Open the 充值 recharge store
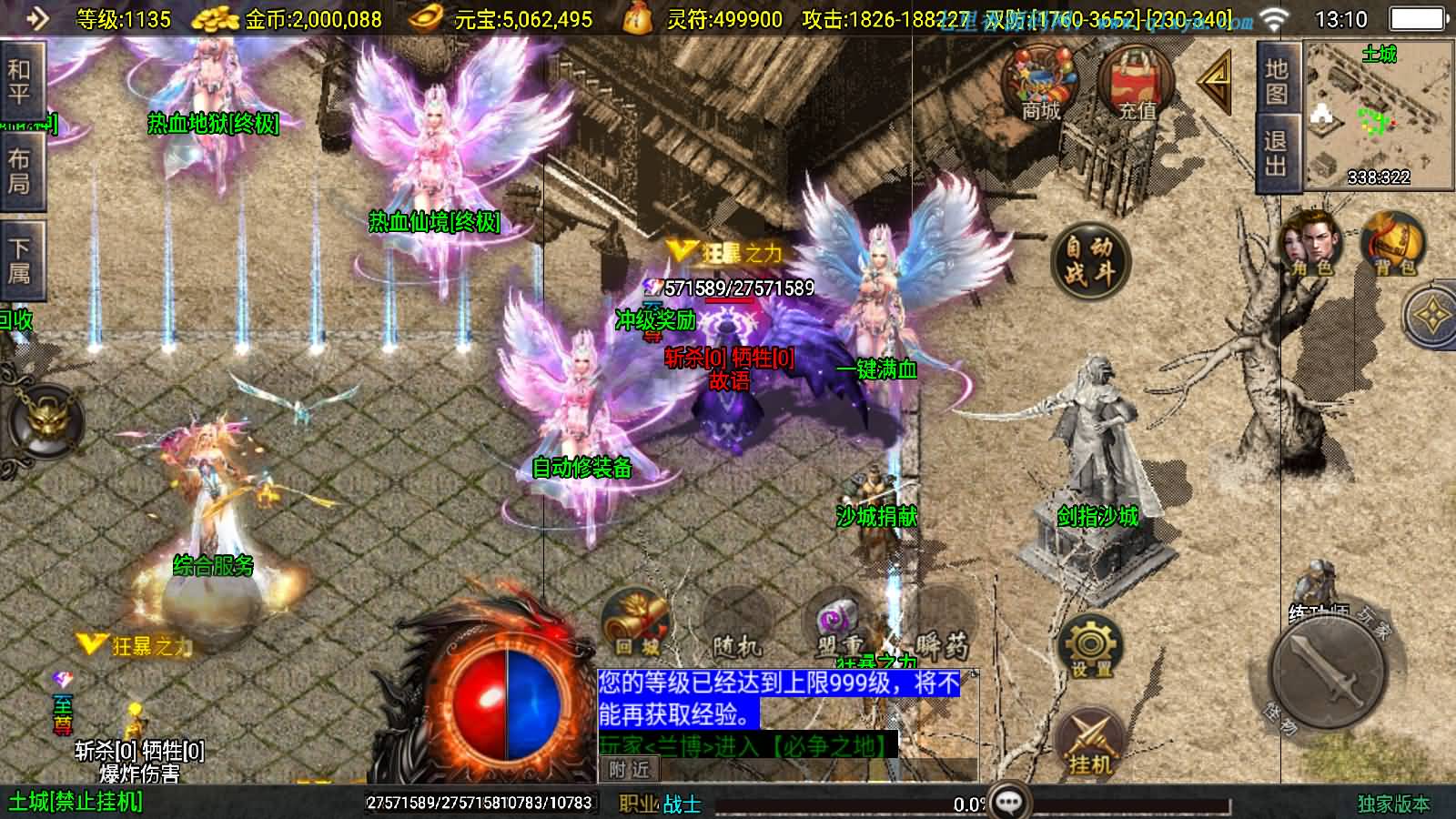The height and width of the screenshot is (819, 1456). click(x=1136, y=82)
